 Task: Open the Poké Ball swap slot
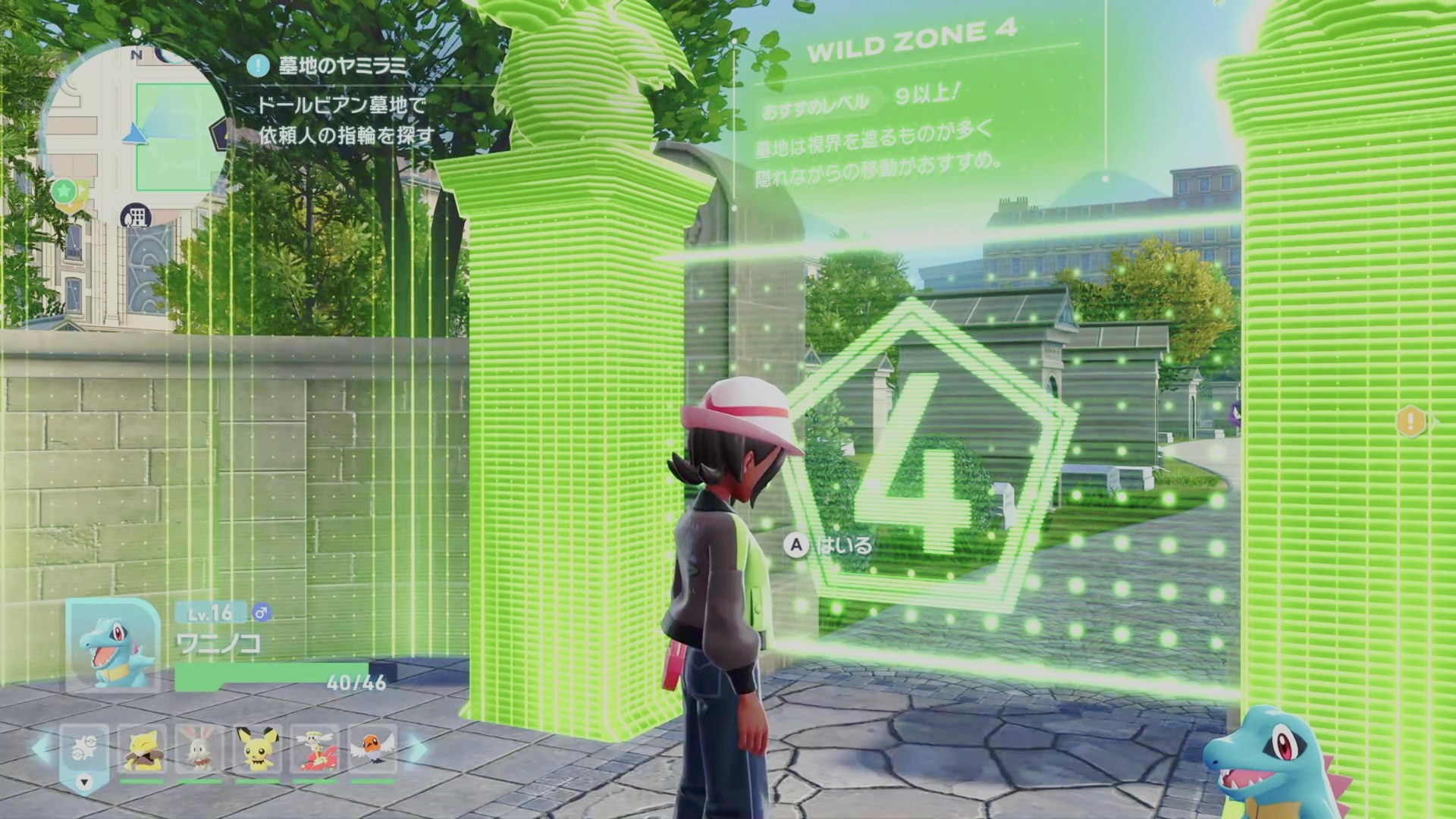(x=83, y=752)
